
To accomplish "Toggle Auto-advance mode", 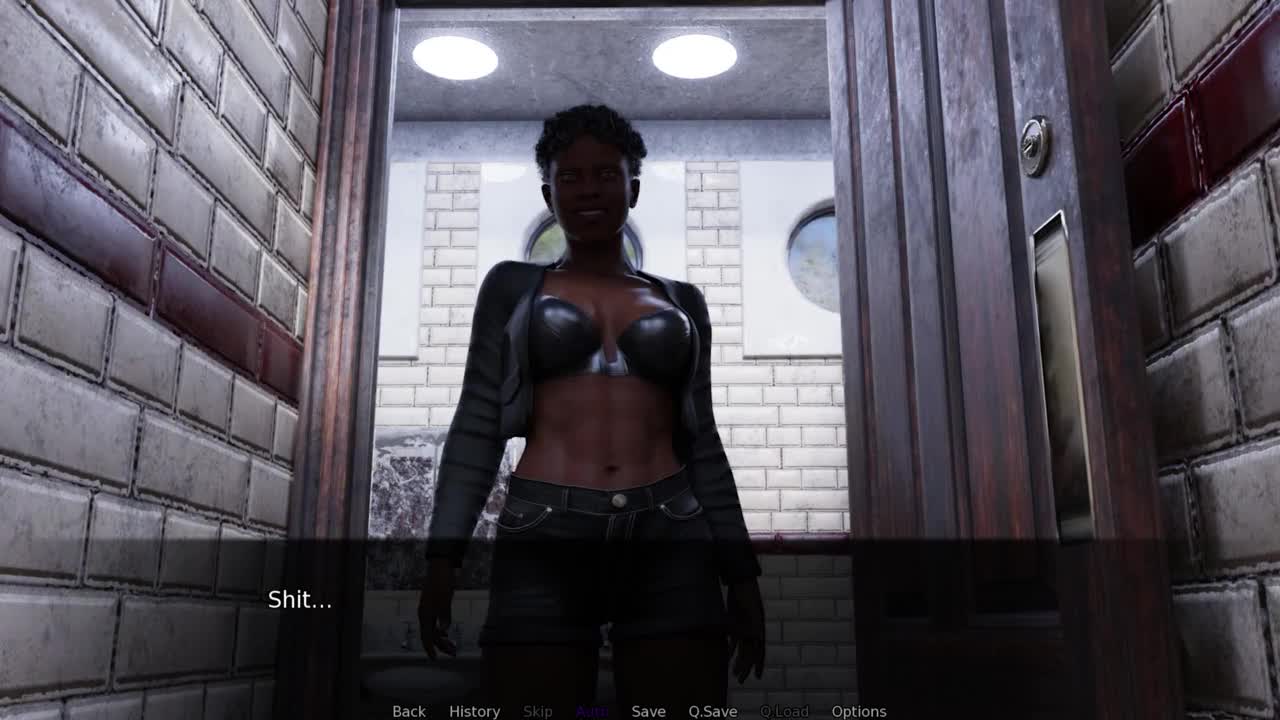I will [x=591, y=711].
